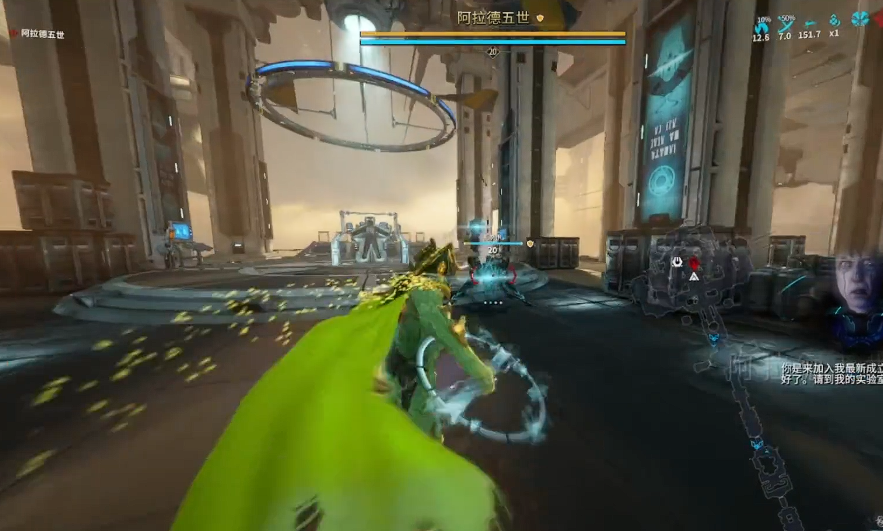Click the red enemy marker on the map
Image resolution: width=883 pixels, height=531 pixels.
click(695, 264)
